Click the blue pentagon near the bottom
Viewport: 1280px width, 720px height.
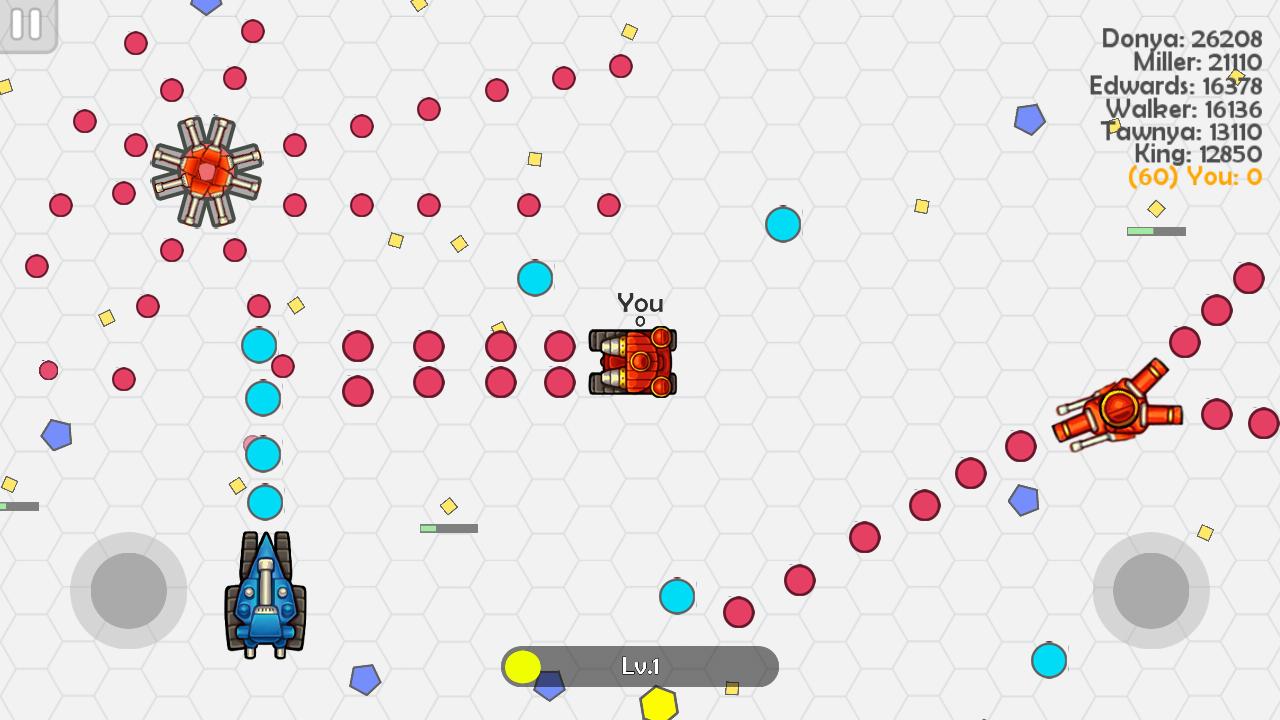[365, 678]
